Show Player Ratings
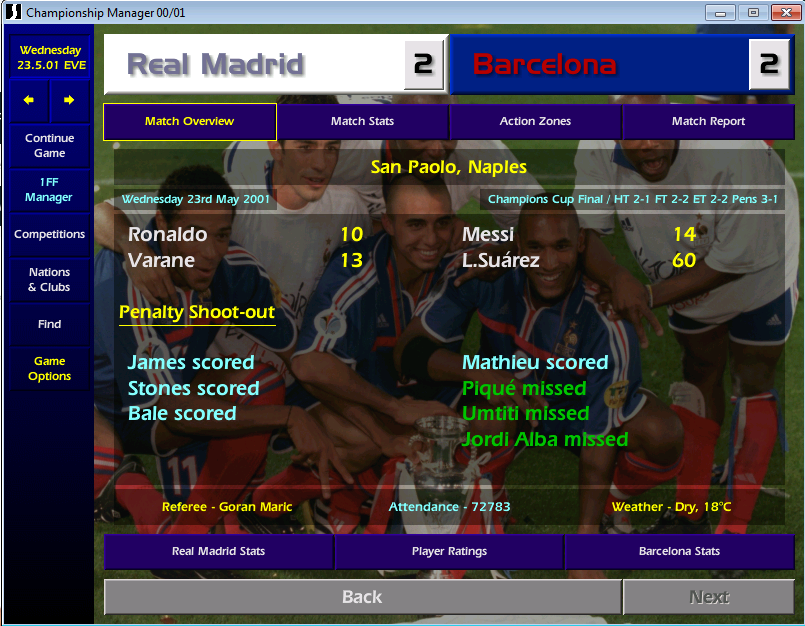 point(449,551)
